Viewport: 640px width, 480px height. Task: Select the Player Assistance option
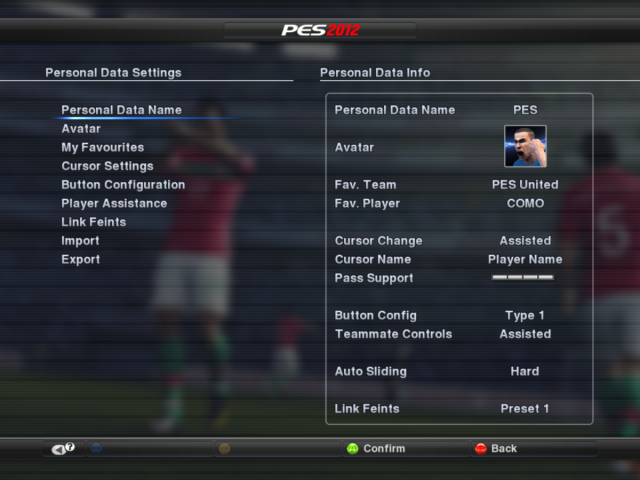click(x=114, y=203)
